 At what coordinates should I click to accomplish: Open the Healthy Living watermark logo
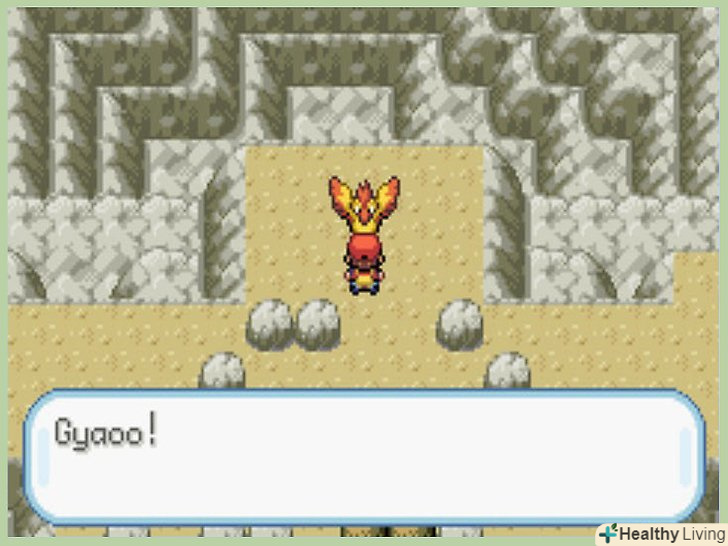click(660, 533)
